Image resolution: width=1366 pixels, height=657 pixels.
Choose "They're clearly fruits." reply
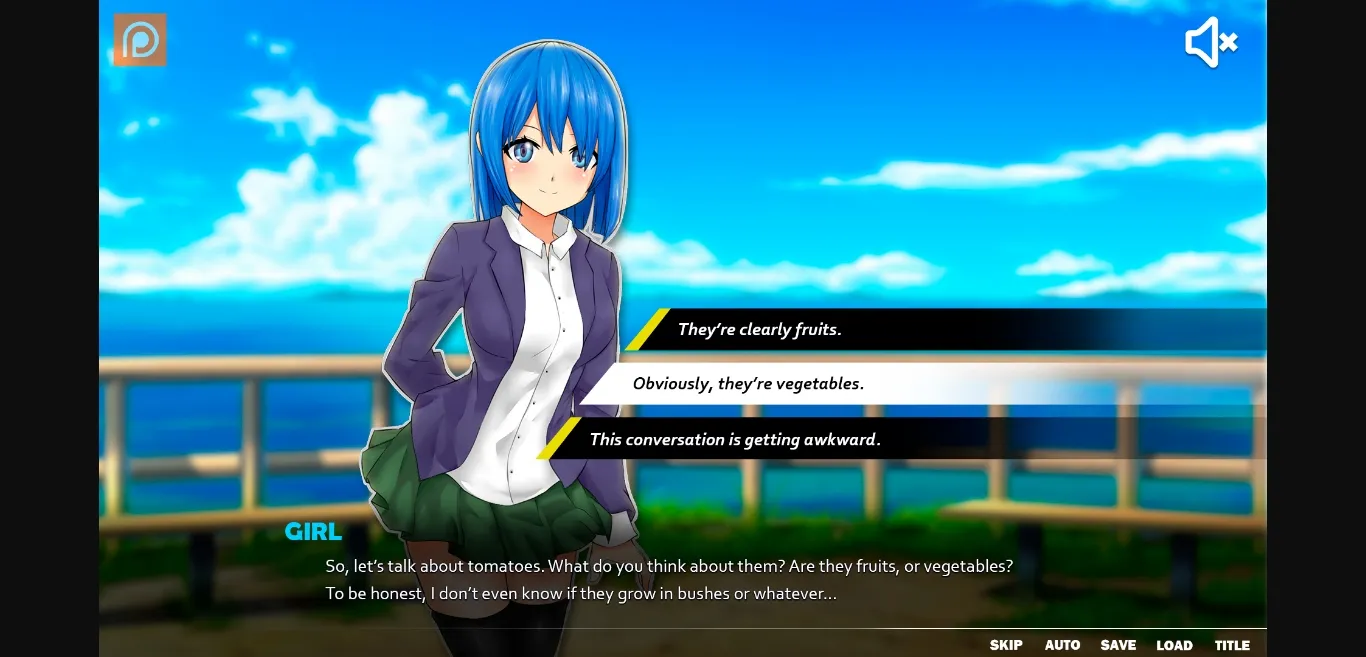[x=760, y=329]
